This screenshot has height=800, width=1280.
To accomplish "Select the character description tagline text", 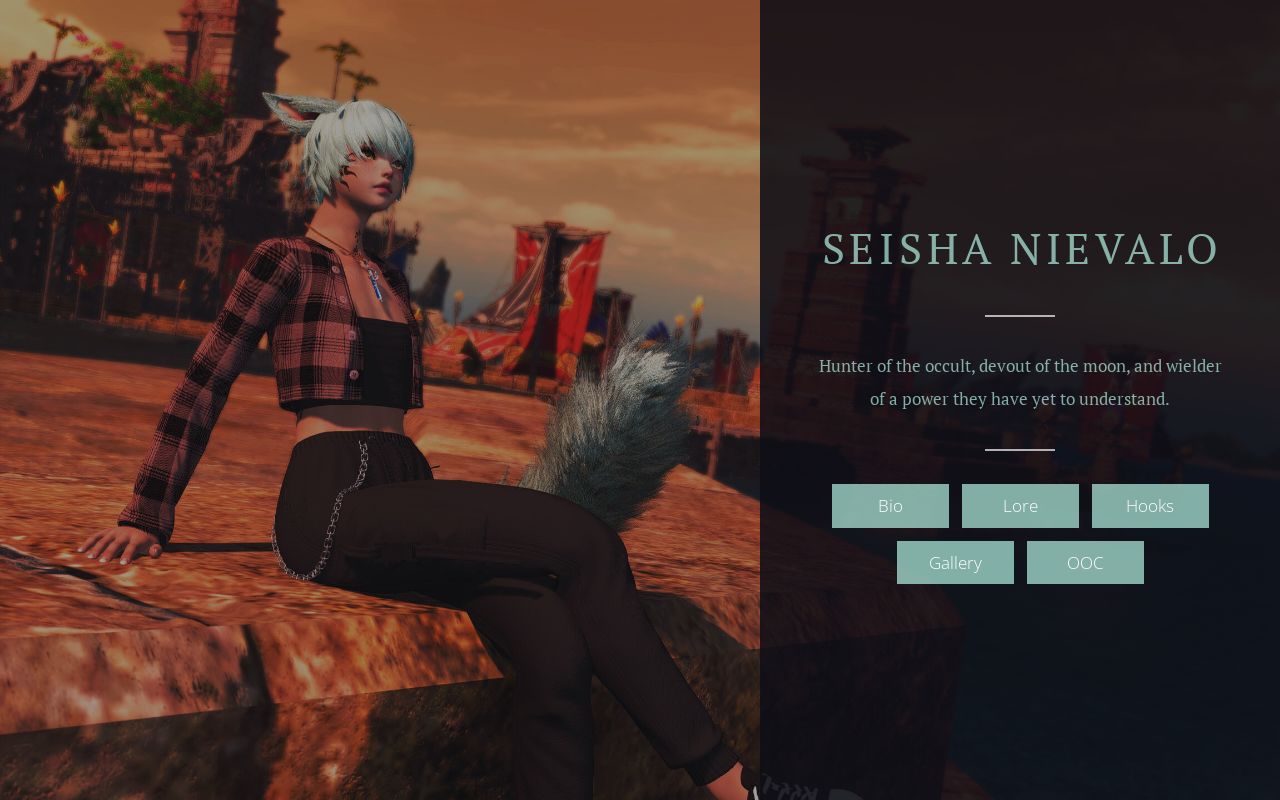I will (x=1020, y=382).
